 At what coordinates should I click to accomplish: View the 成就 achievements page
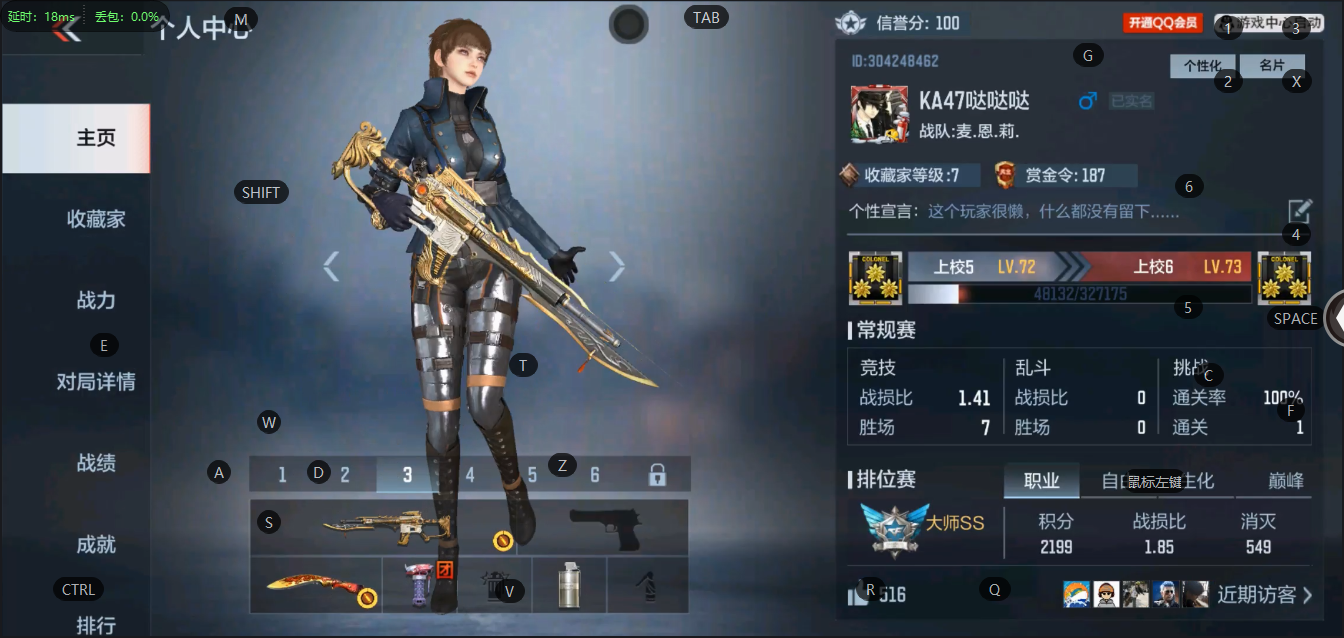96,544
